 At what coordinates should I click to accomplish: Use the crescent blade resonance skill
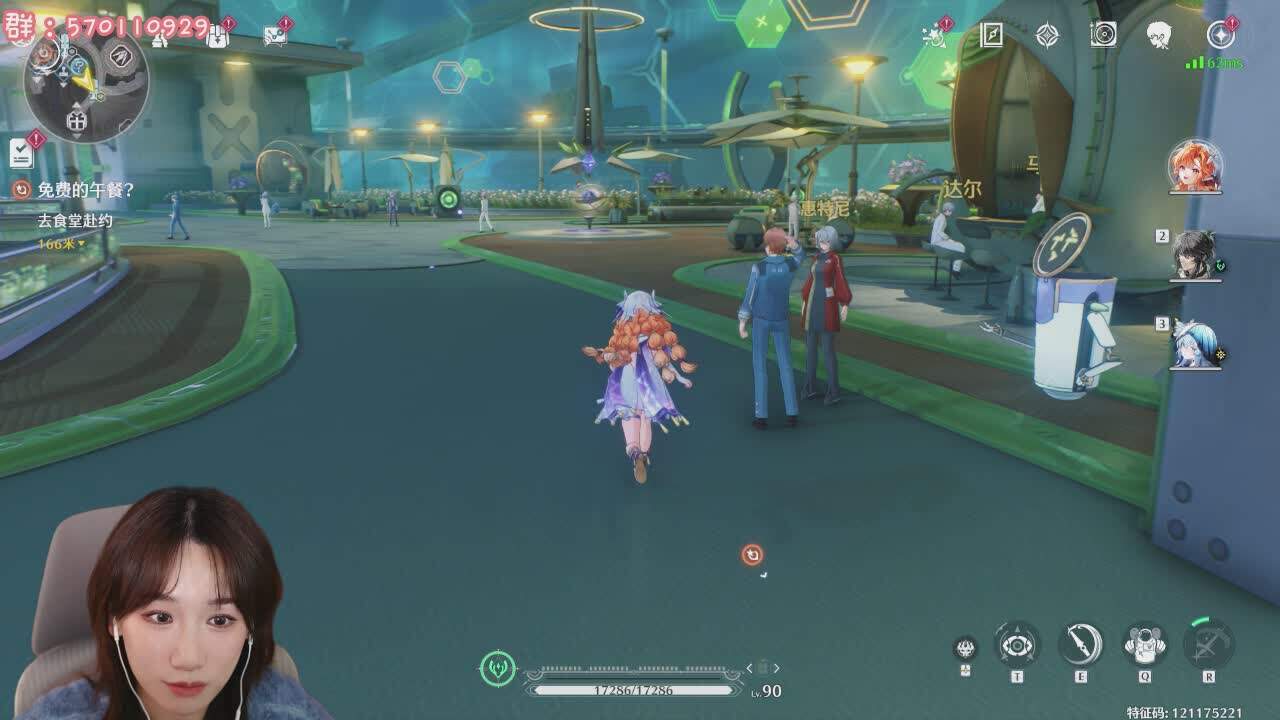point(1081,645)
